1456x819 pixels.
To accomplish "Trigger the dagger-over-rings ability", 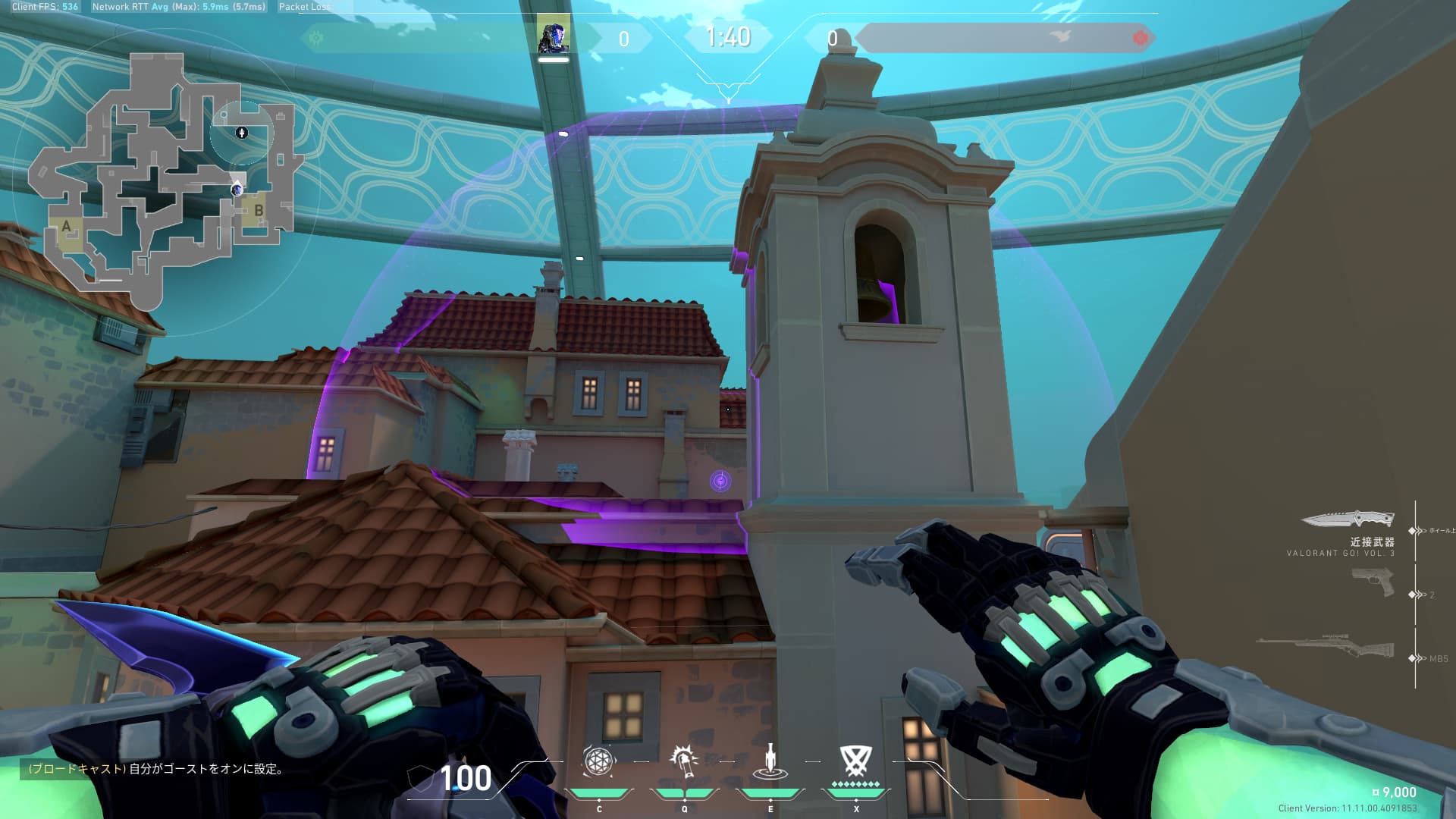I will point(770,762).
